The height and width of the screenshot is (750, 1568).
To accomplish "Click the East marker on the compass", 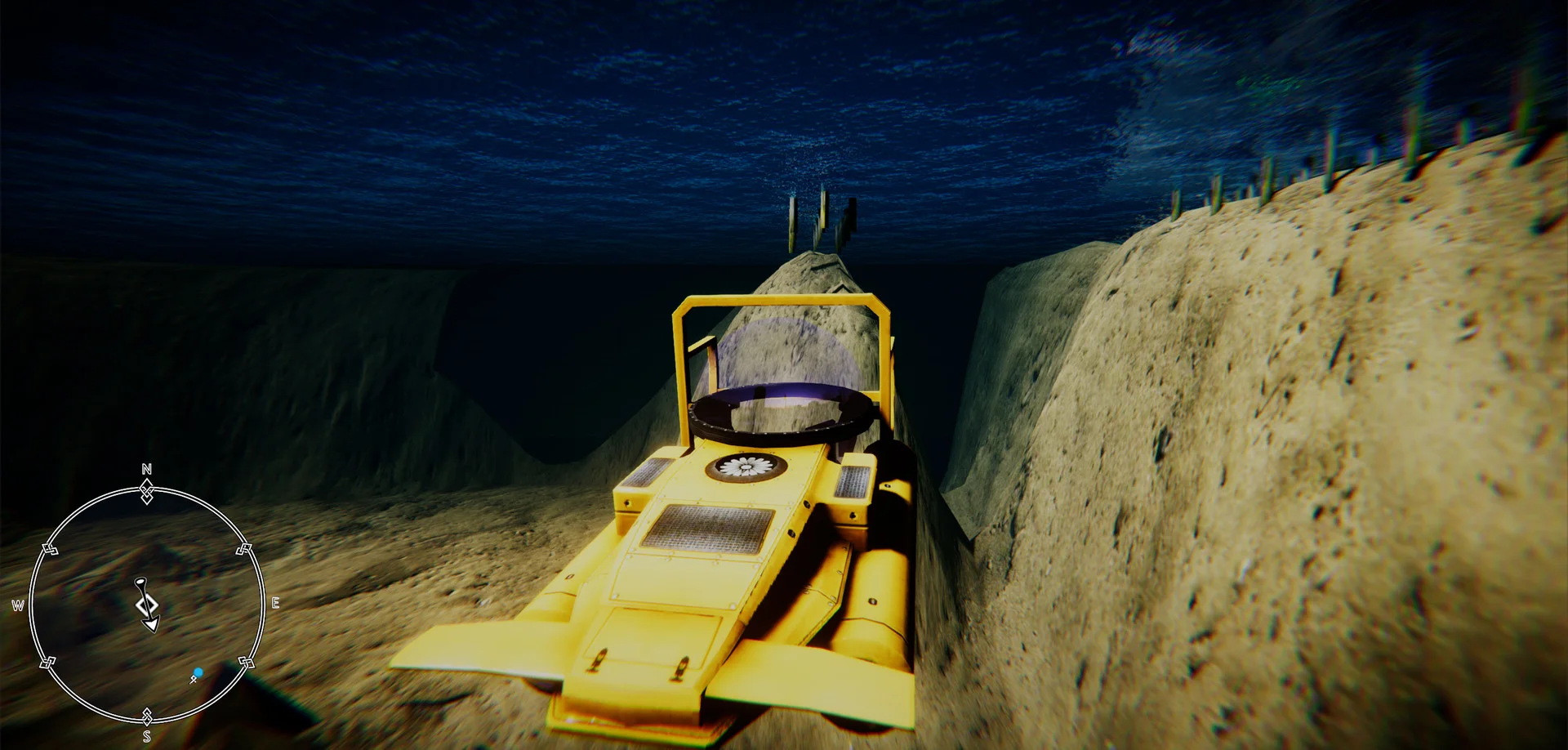I will (x=277, y=603).
